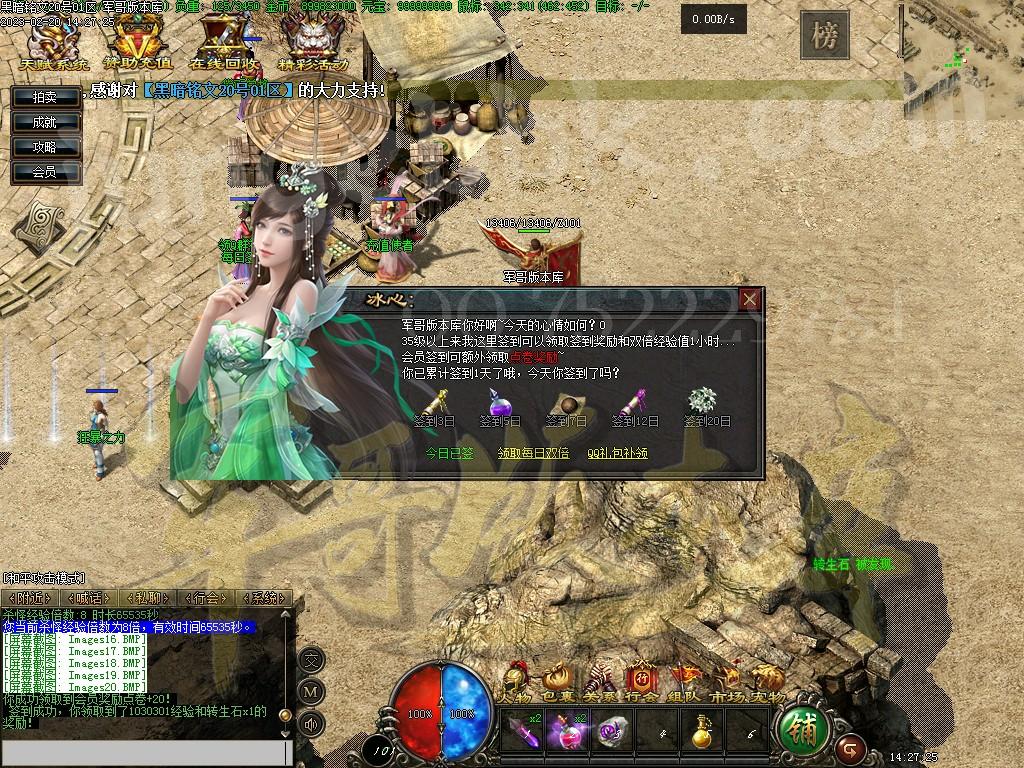The height and width of the screenshot is (768, 1024).
Task: Claim the 领取每日双倍 daily double reward
Action: pos(533,453)
